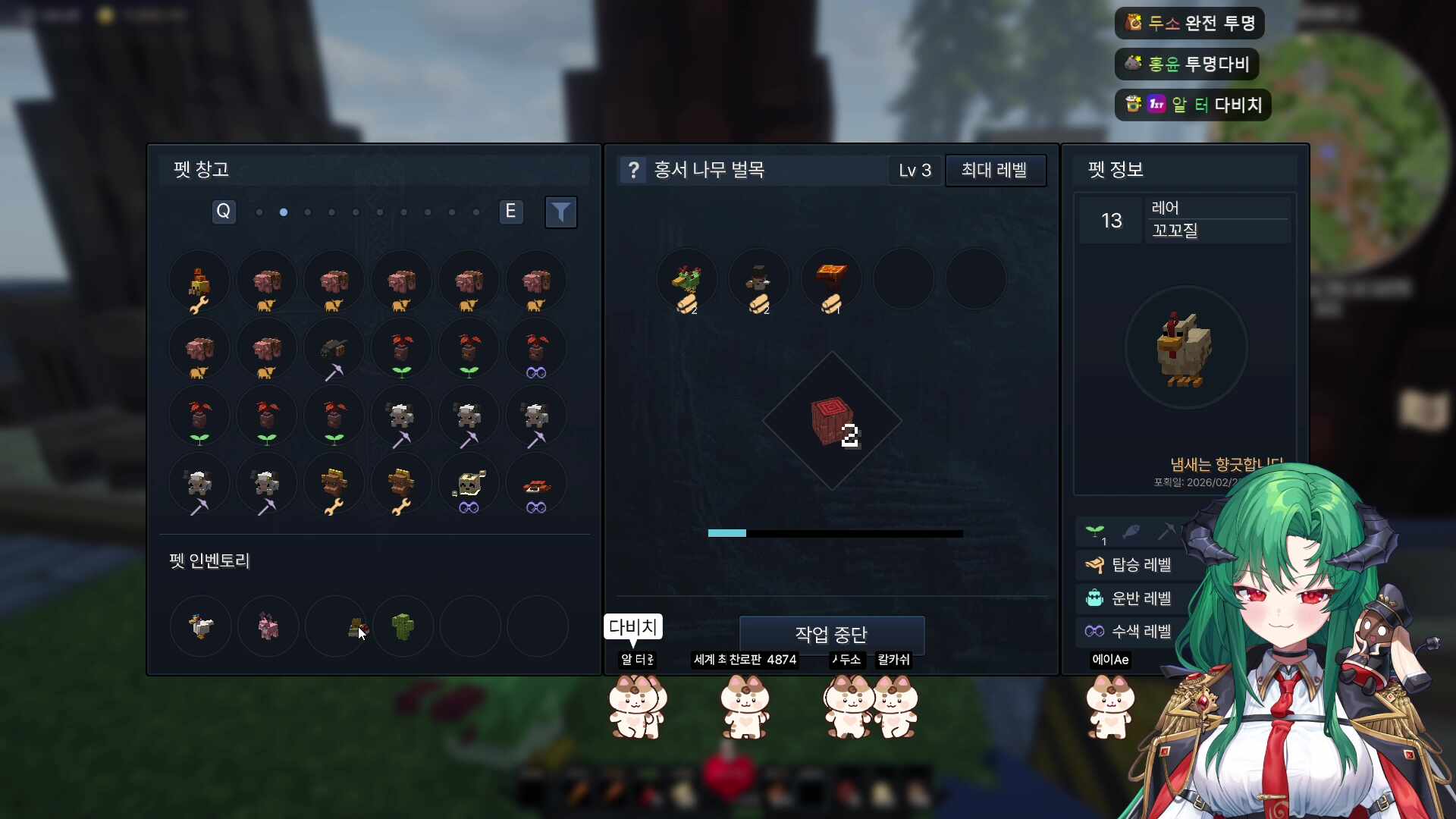The width and height of the screenshot is (1456, 819).
Task: Select the green parrot pet work slot
Action: (687, 281)
